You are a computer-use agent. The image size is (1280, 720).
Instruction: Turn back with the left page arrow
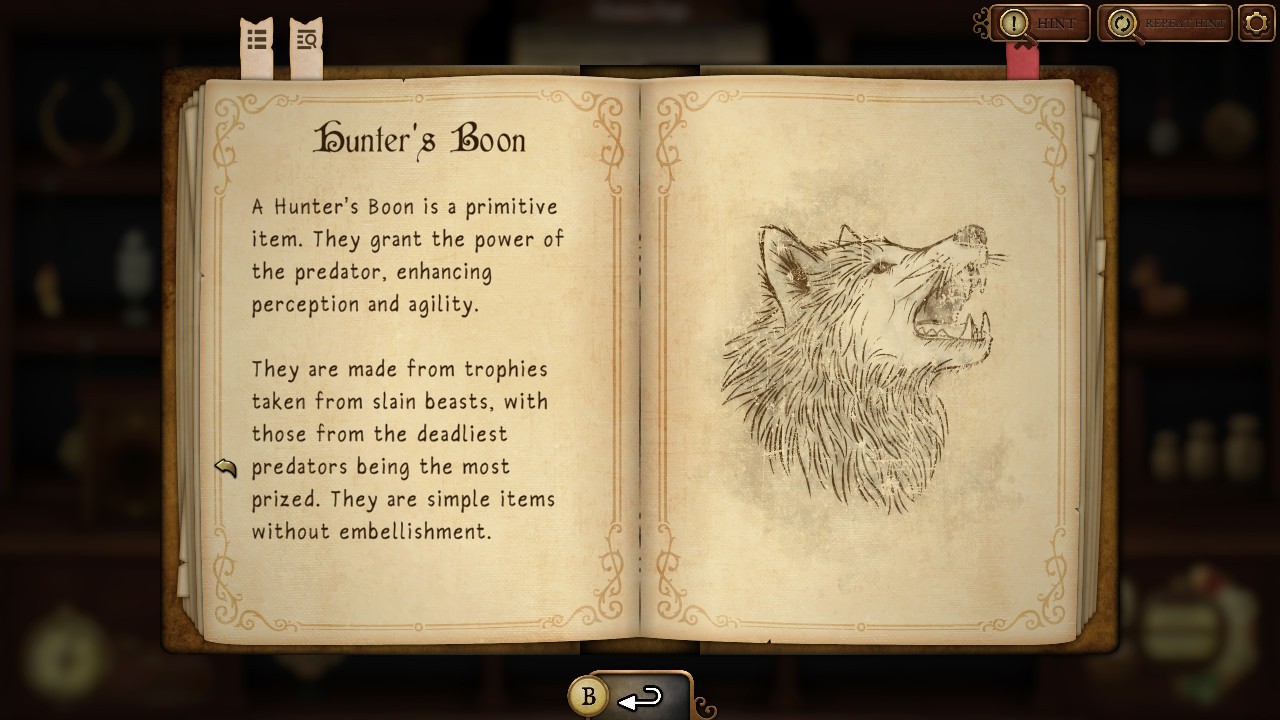click(225, 467)
